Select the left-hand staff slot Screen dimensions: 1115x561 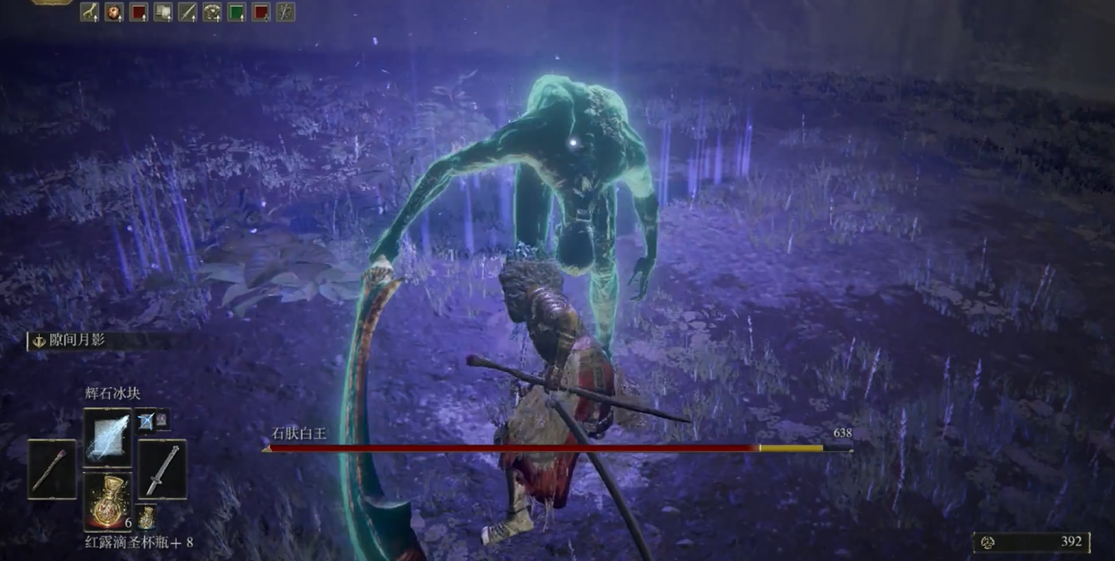click(51, 469)
